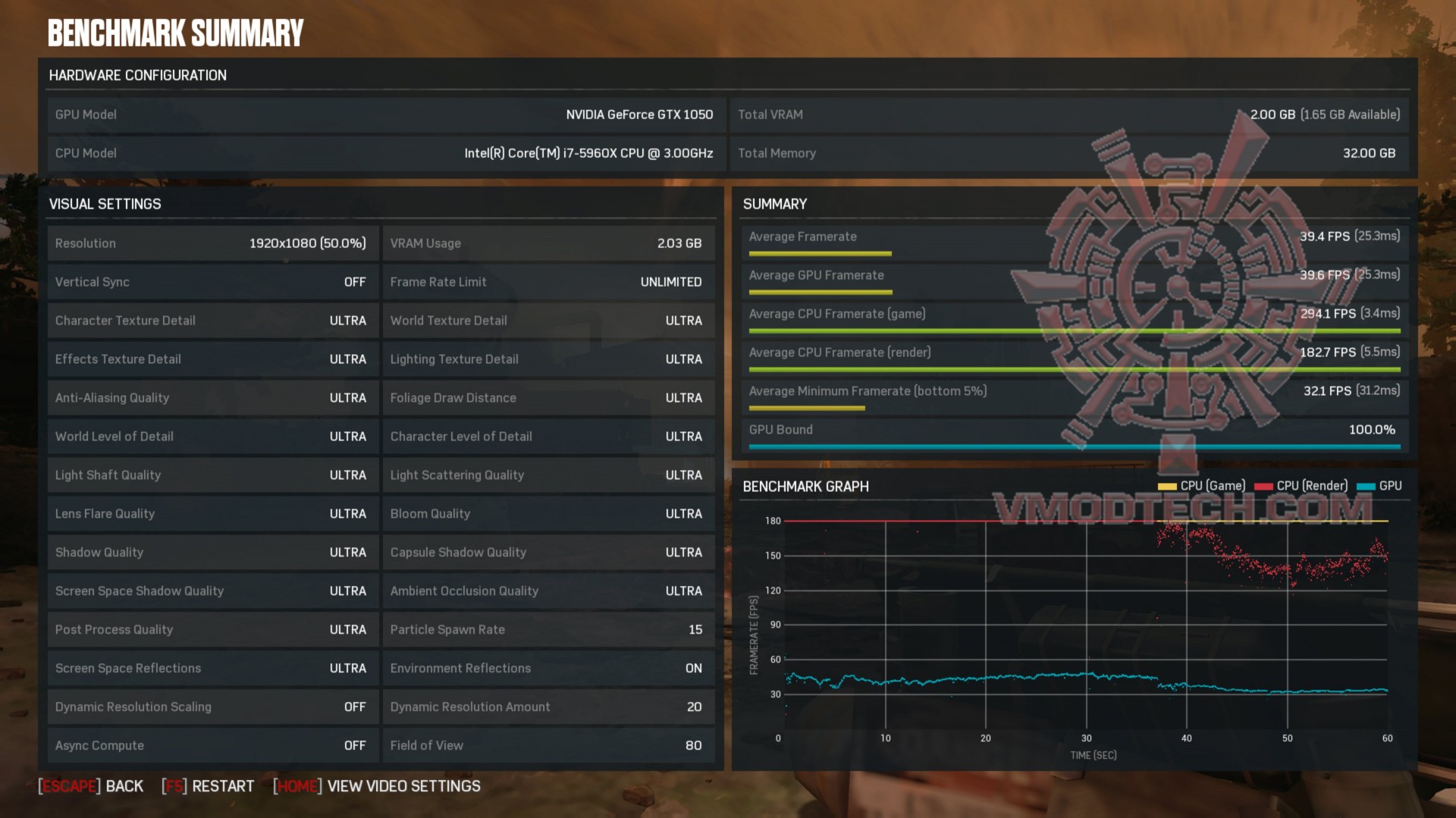Viewport: 1456px width, 818px height.
Task: Restart the benchmark run
Action: coord(209,786)
